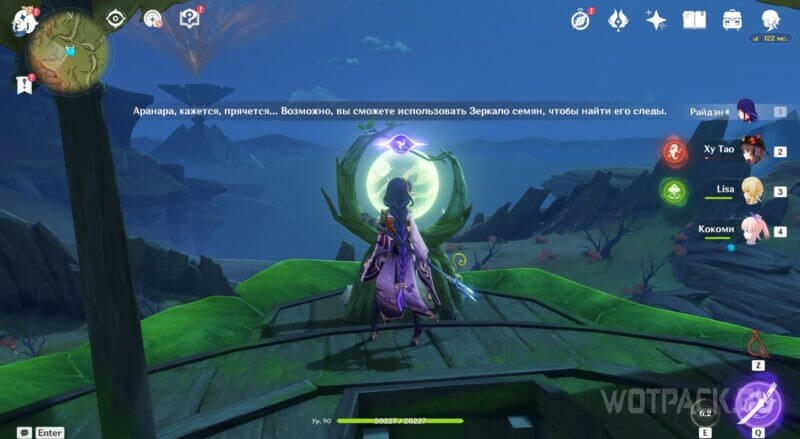Viewport: 800px width, 439px height.
Task: Open the question-mark tutorial book icon
Action: click(x=189, y=18)
